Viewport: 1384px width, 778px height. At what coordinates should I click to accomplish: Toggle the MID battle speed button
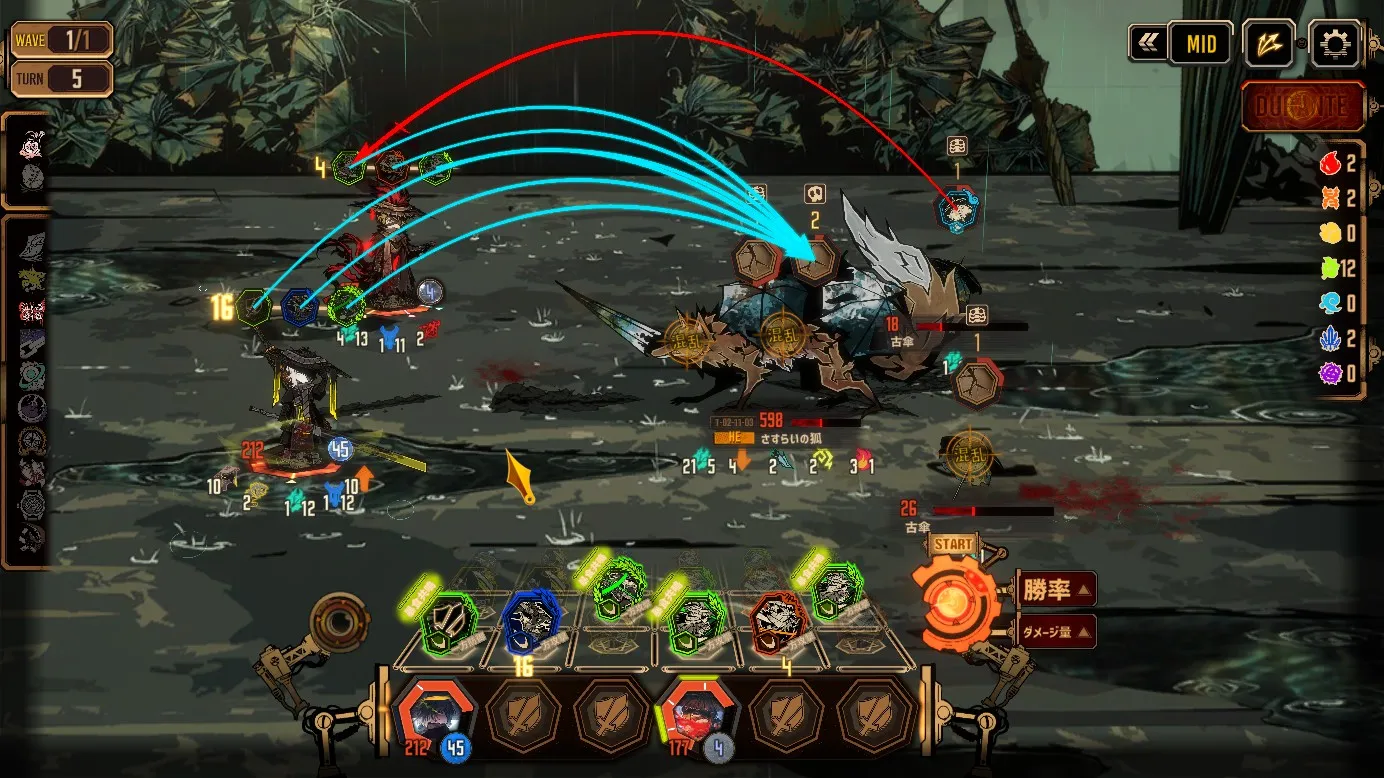1200,44
